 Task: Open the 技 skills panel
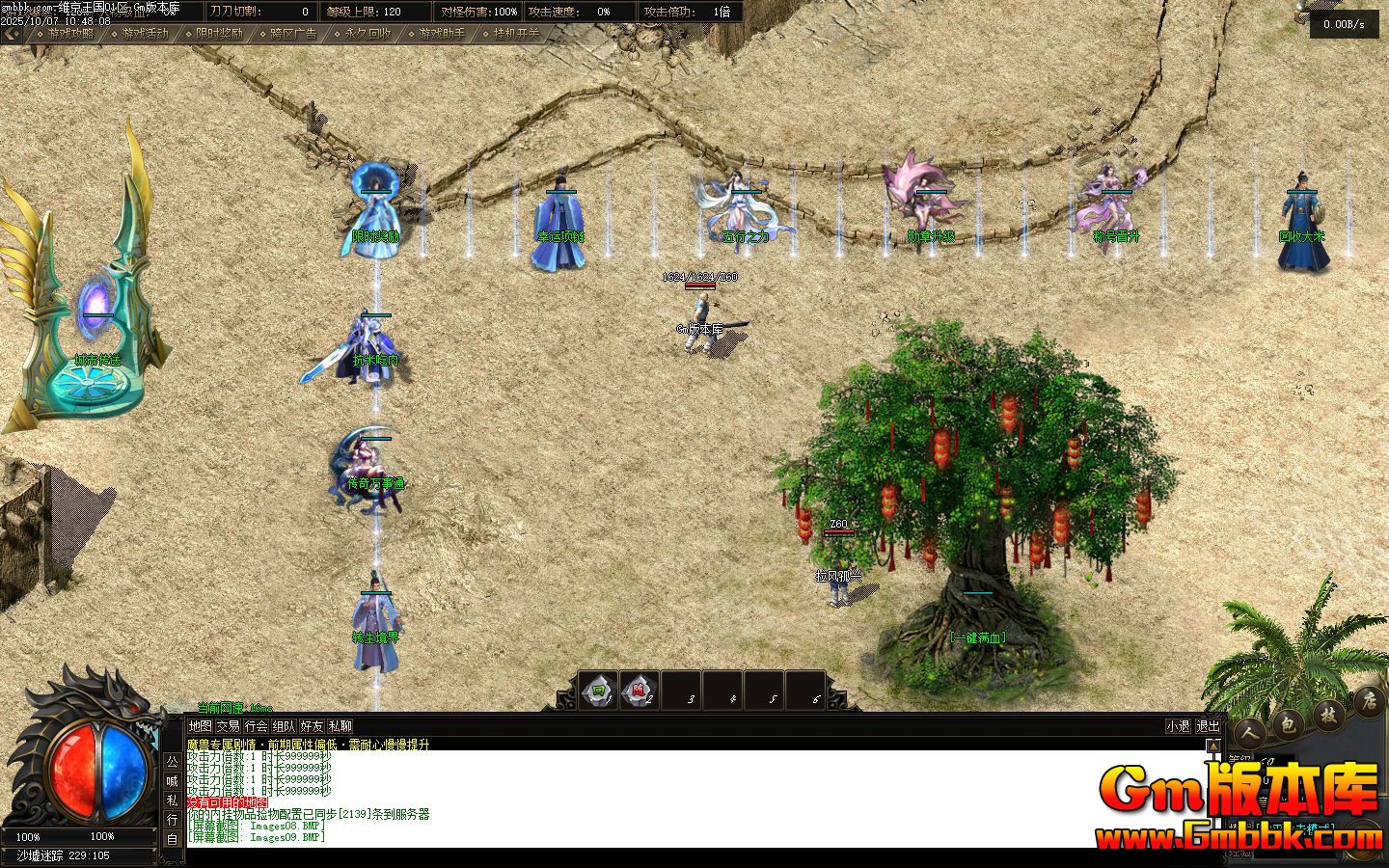(x=1327, y=712)
